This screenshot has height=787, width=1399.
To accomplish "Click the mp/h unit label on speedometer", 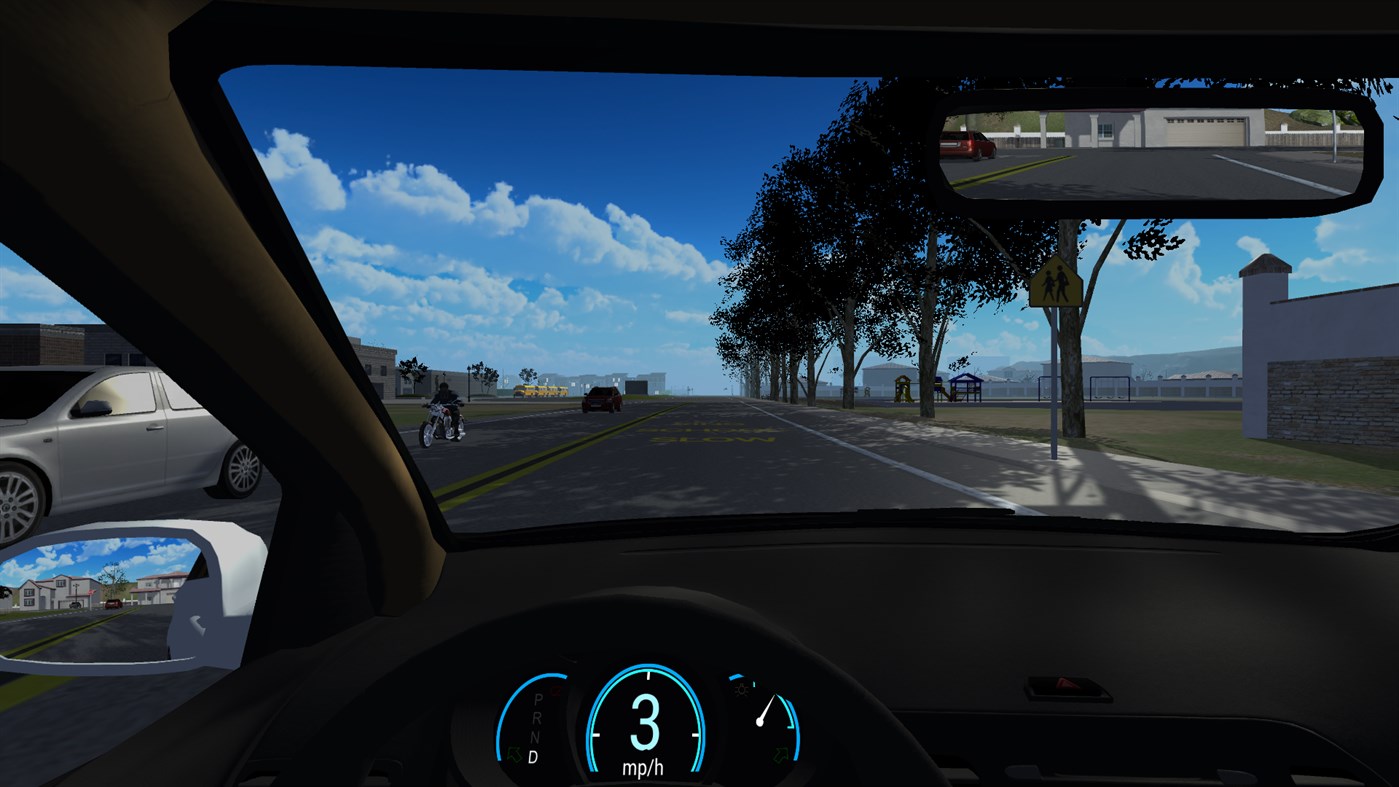I will (644, 766).
